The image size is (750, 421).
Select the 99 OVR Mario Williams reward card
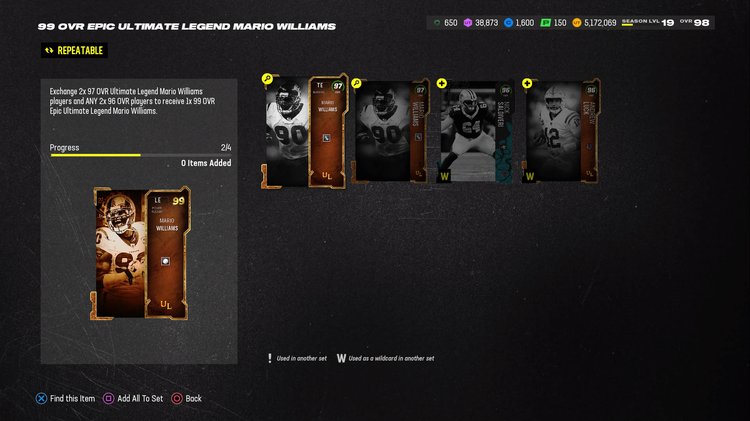click(138, 254)
